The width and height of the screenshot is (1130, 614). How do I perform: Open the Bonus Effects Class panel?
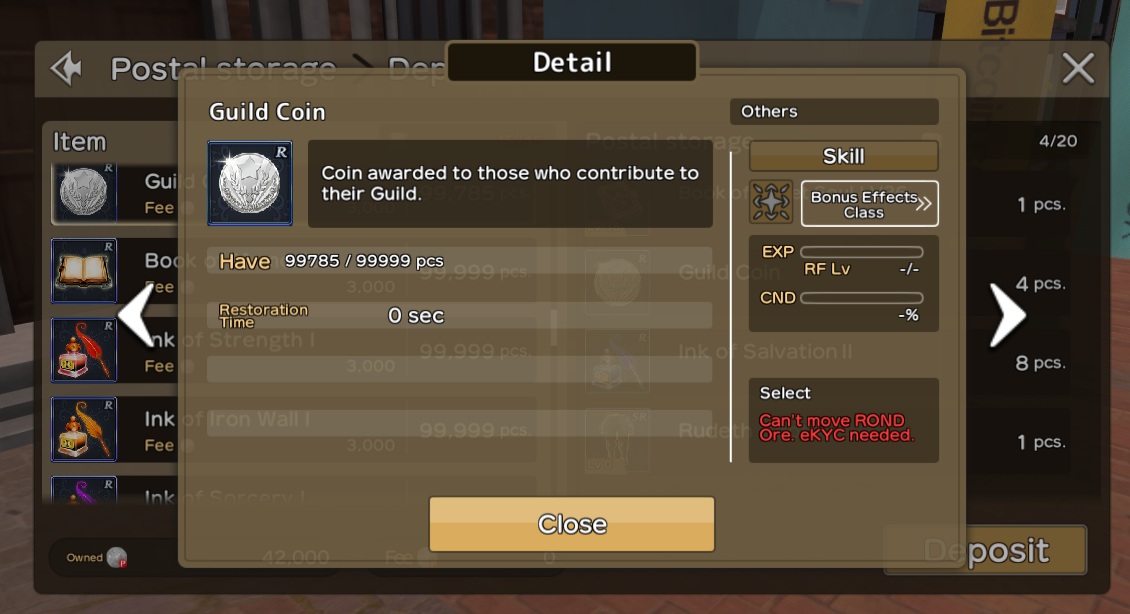[x=869, y=204]
